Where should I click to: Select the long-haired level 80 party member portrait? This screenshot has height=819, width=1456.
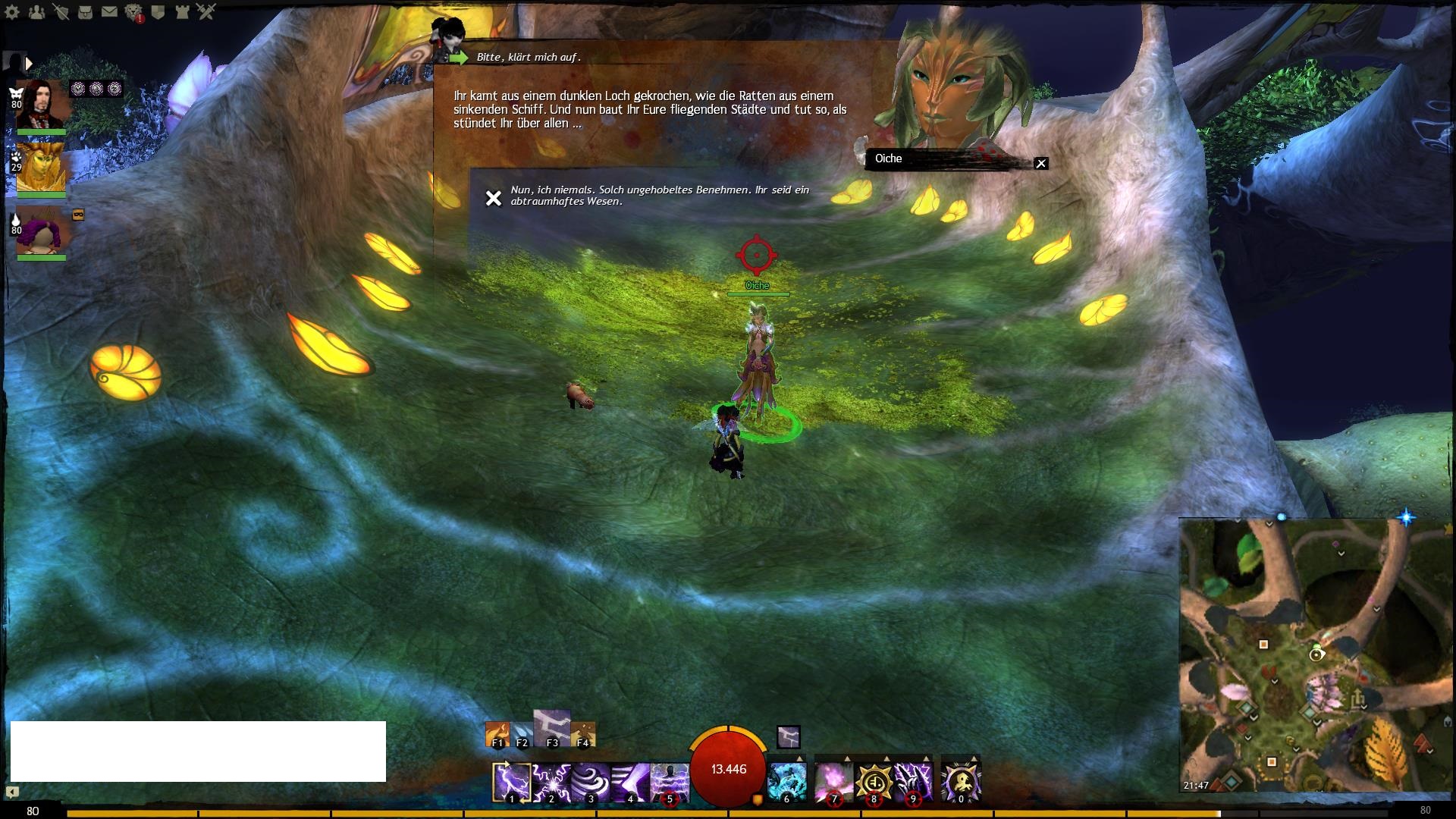[42, 105]
